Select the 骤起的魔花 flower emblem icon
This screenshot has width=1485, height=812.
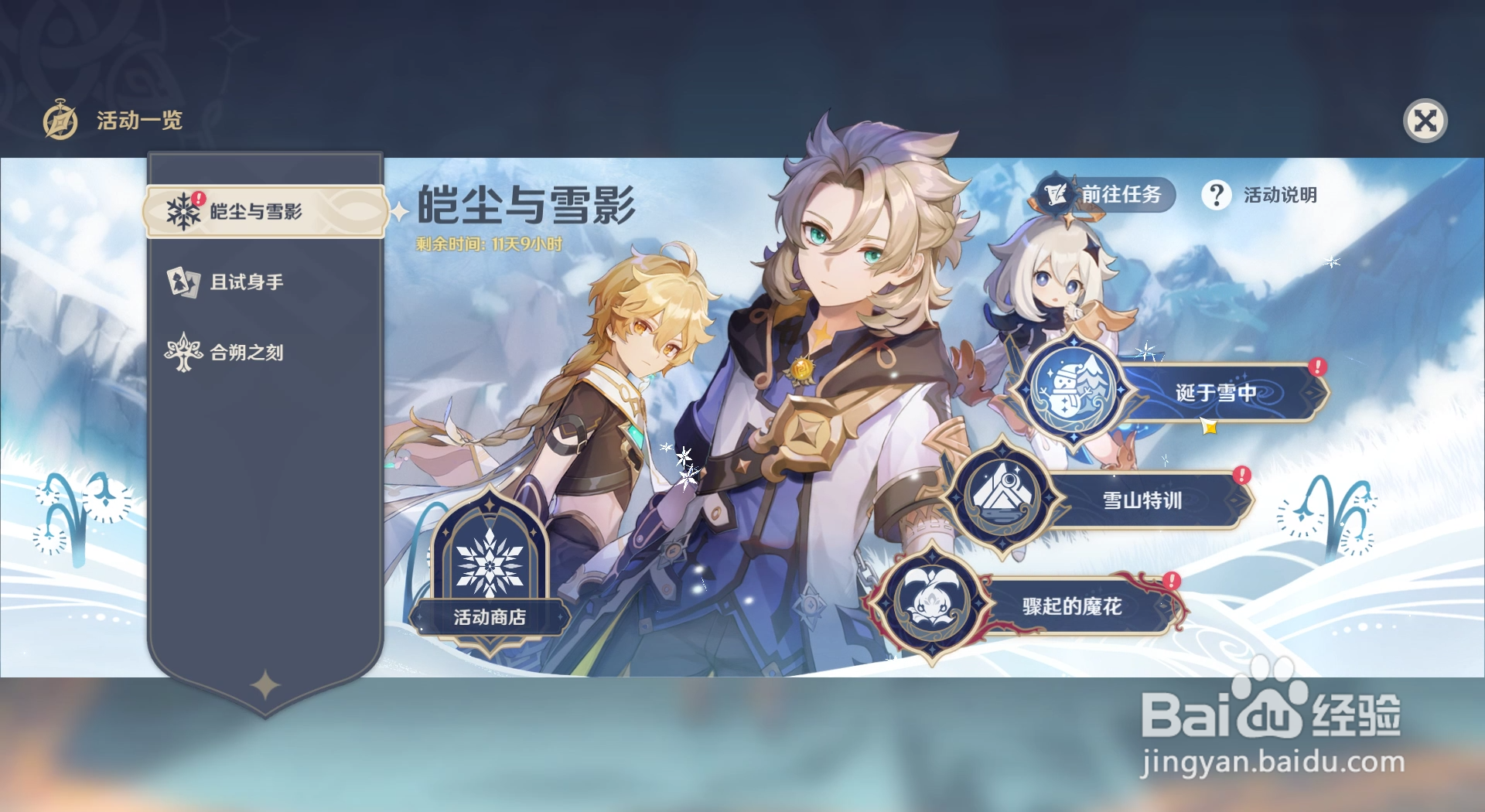click(x=937, y=602)
